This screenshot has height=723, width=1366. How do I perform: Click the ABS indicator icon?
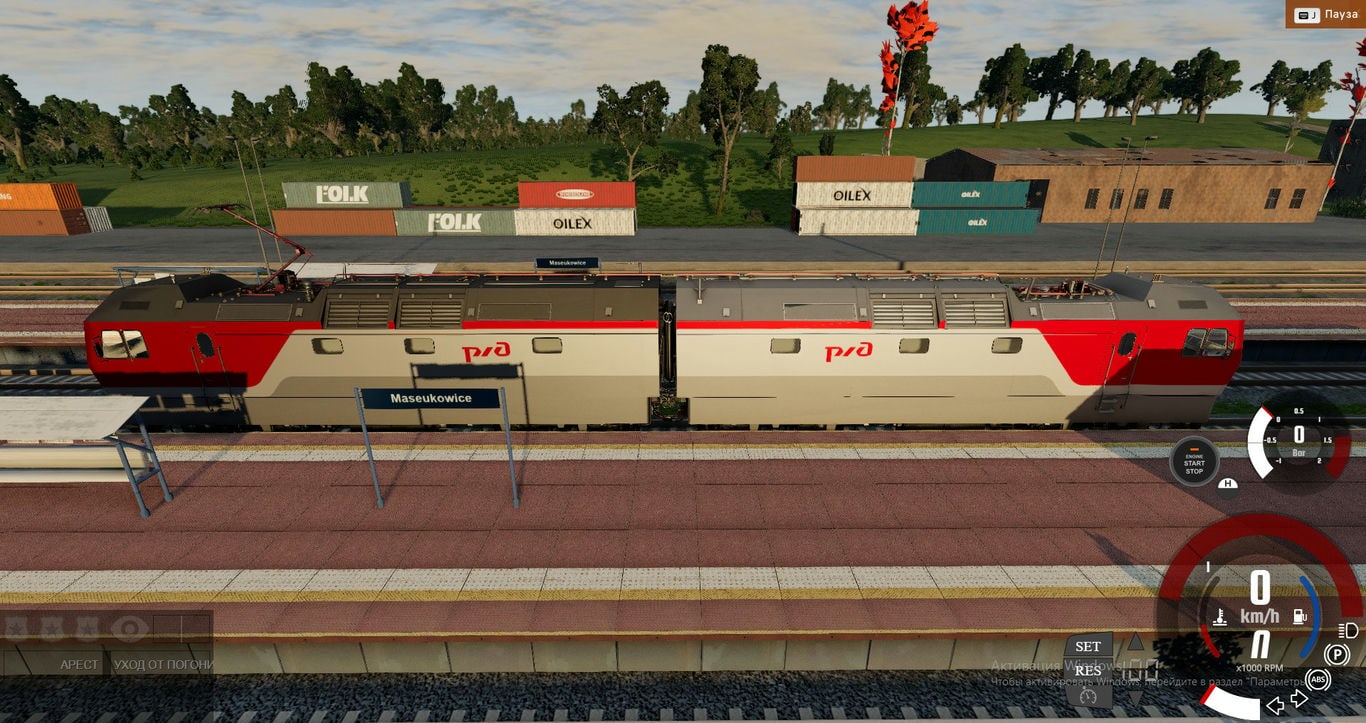click(x=1318, y=680)
